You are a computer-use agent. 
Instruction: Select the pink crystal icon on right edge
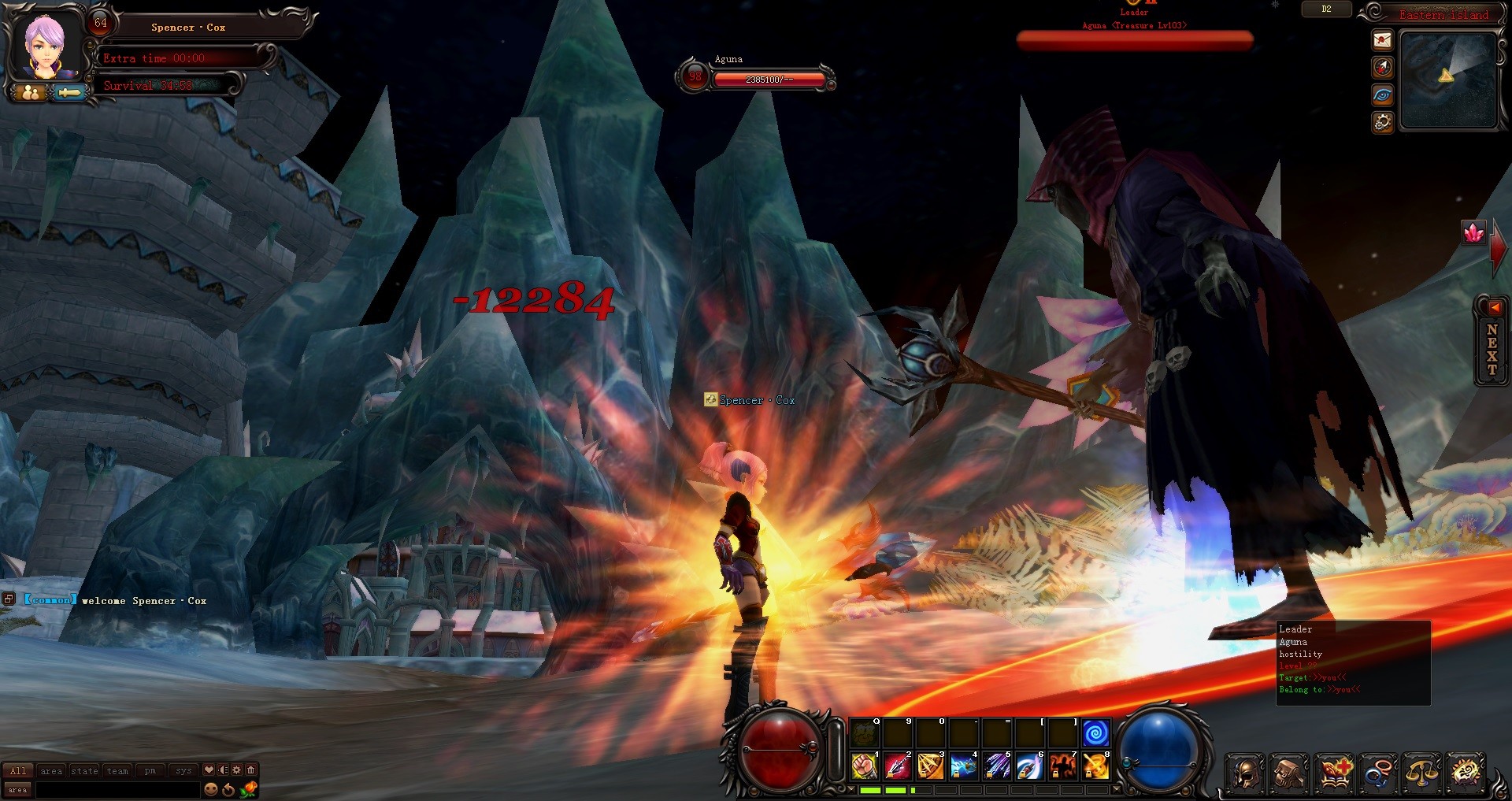(1473, 231)
